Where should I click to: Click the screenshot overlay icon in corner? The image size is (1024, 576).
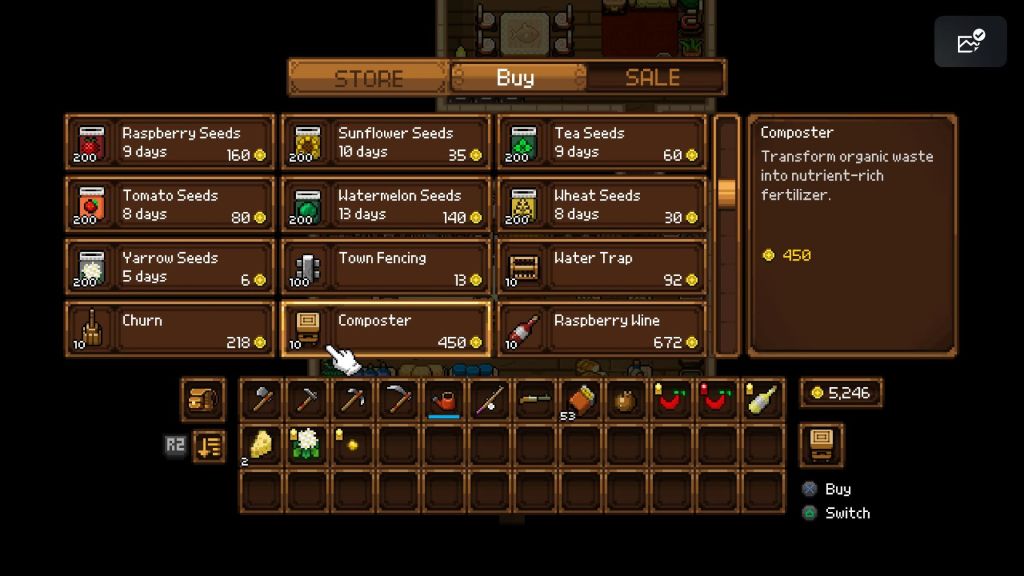970,42
